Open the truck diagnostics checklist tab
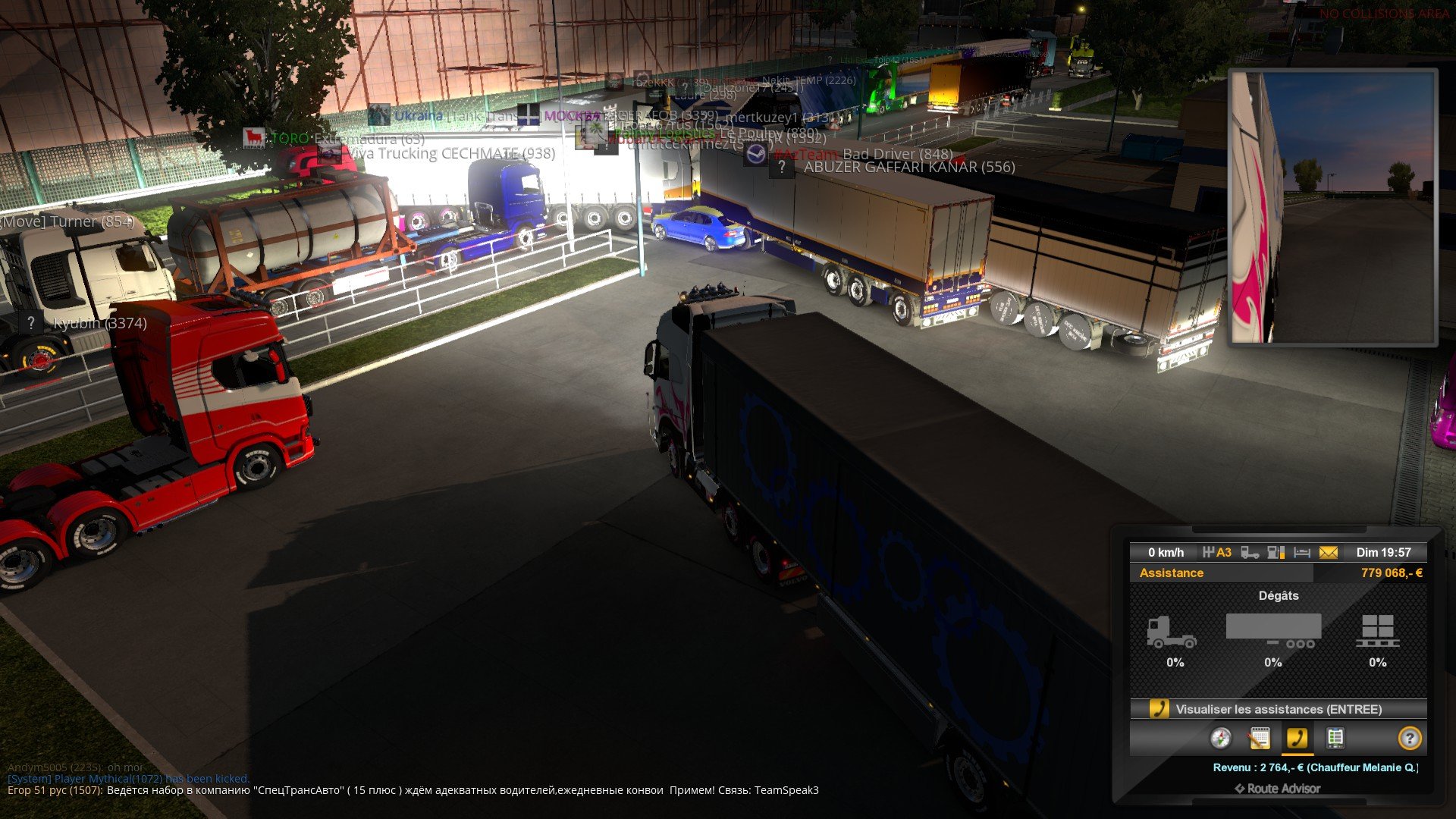The height and width of the screenshot is (819, 1456). point(1335,738)
